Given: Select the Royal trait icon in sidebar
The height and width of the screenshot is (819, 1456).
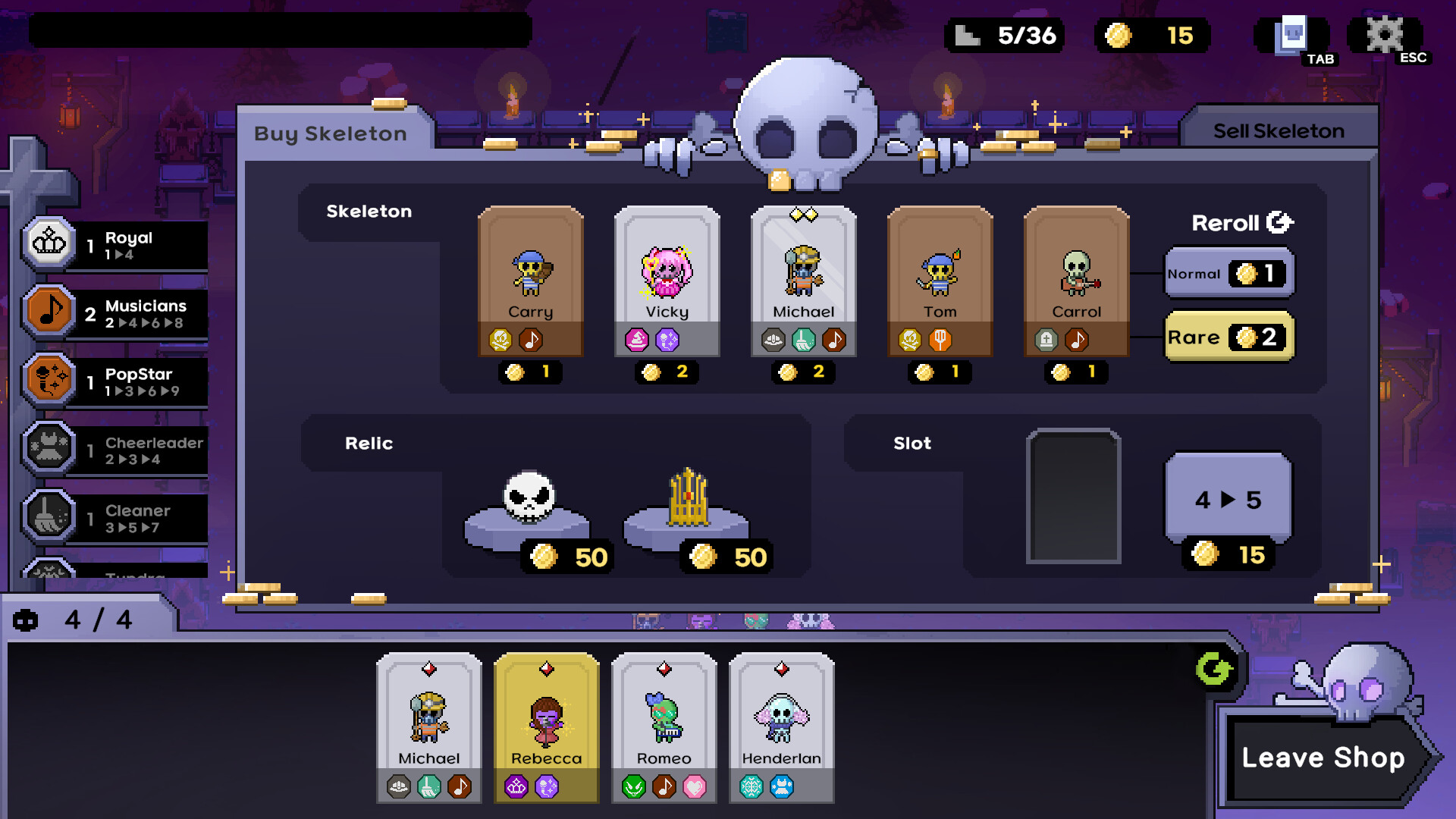Looking at the screenshot, I should [48, 244].
